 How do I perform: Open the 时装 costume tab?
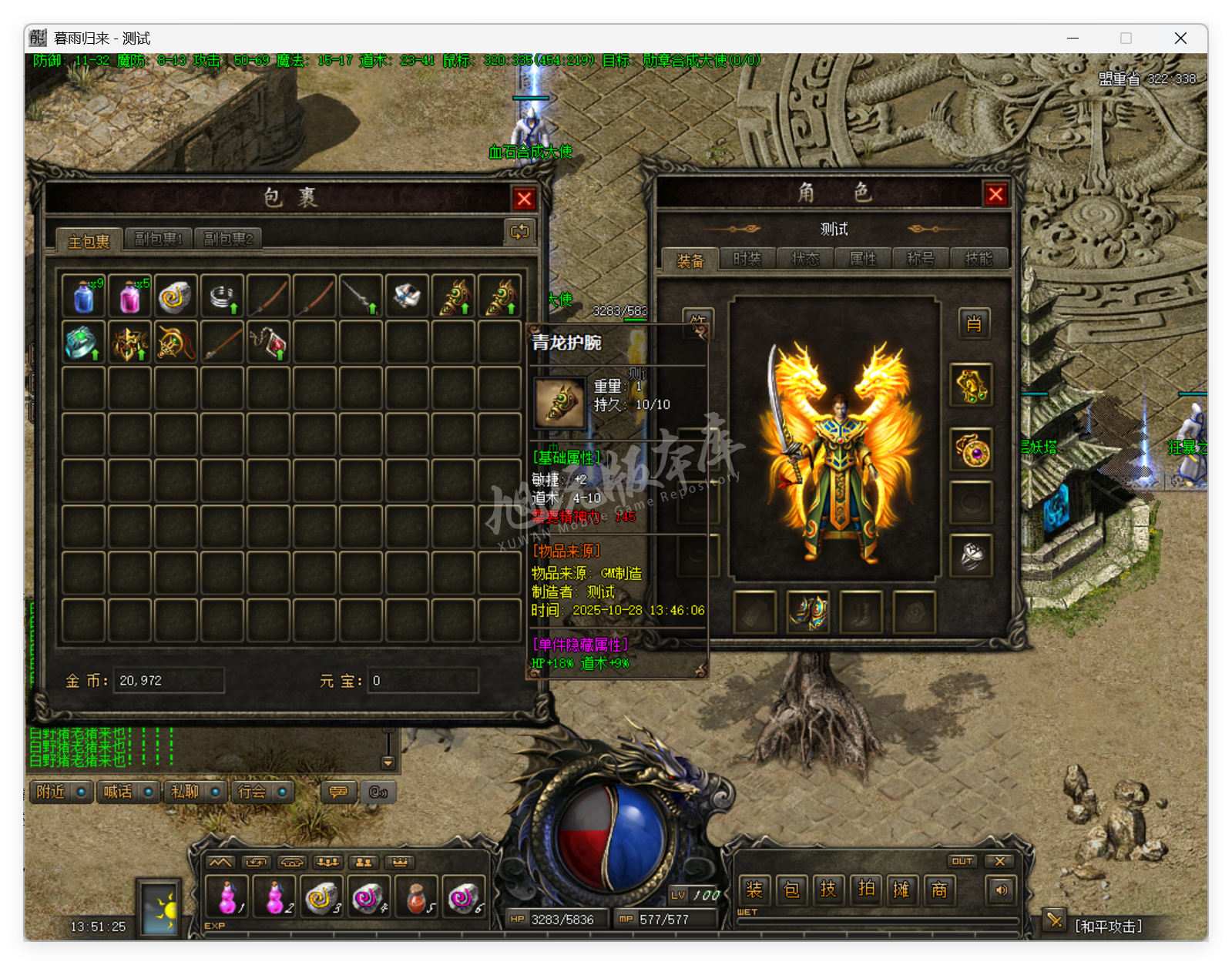[747, 260]
